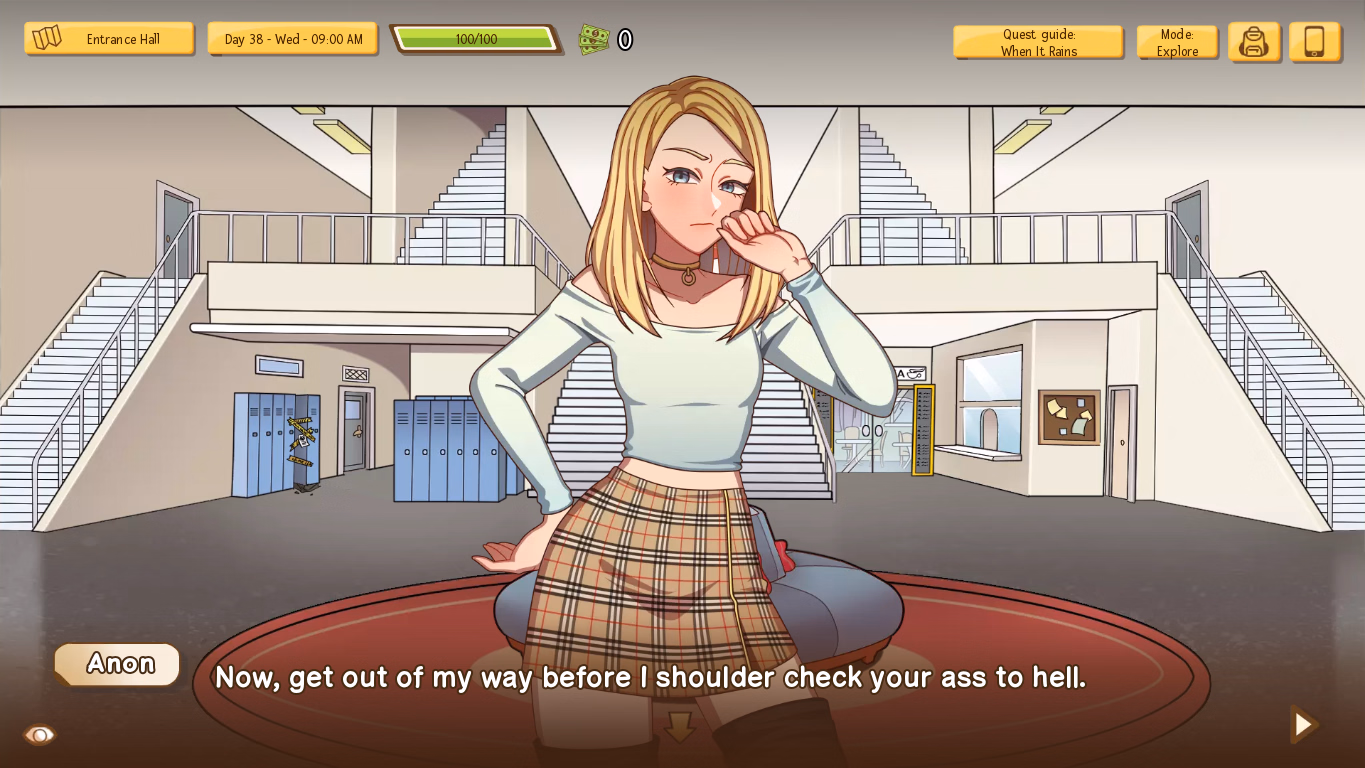Open the backpack inventory
This screenshot has width=1365, height=768.
point(1254,42)
